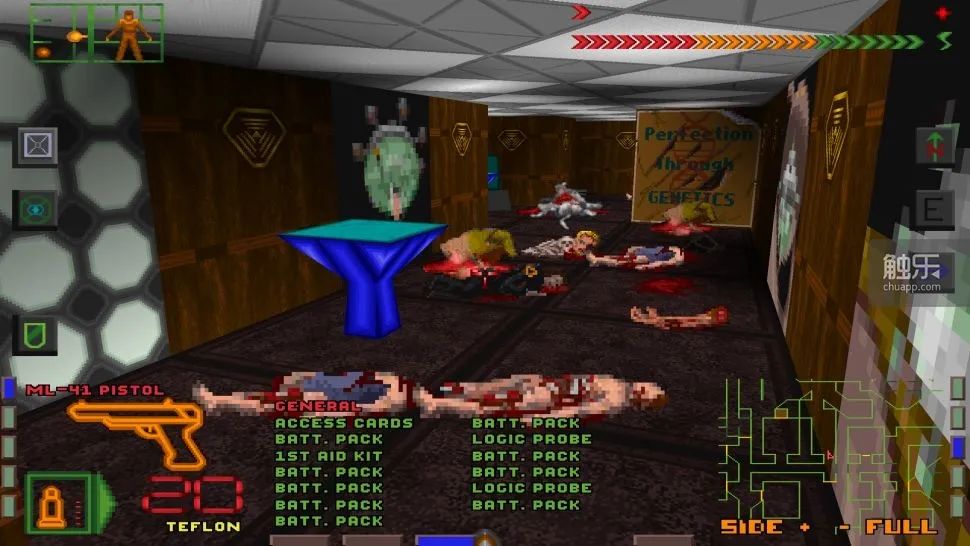The width and height of the screenshot is (970, 546).
Task: Activate the green shield hardware button
Action: (x=35, y=334)
